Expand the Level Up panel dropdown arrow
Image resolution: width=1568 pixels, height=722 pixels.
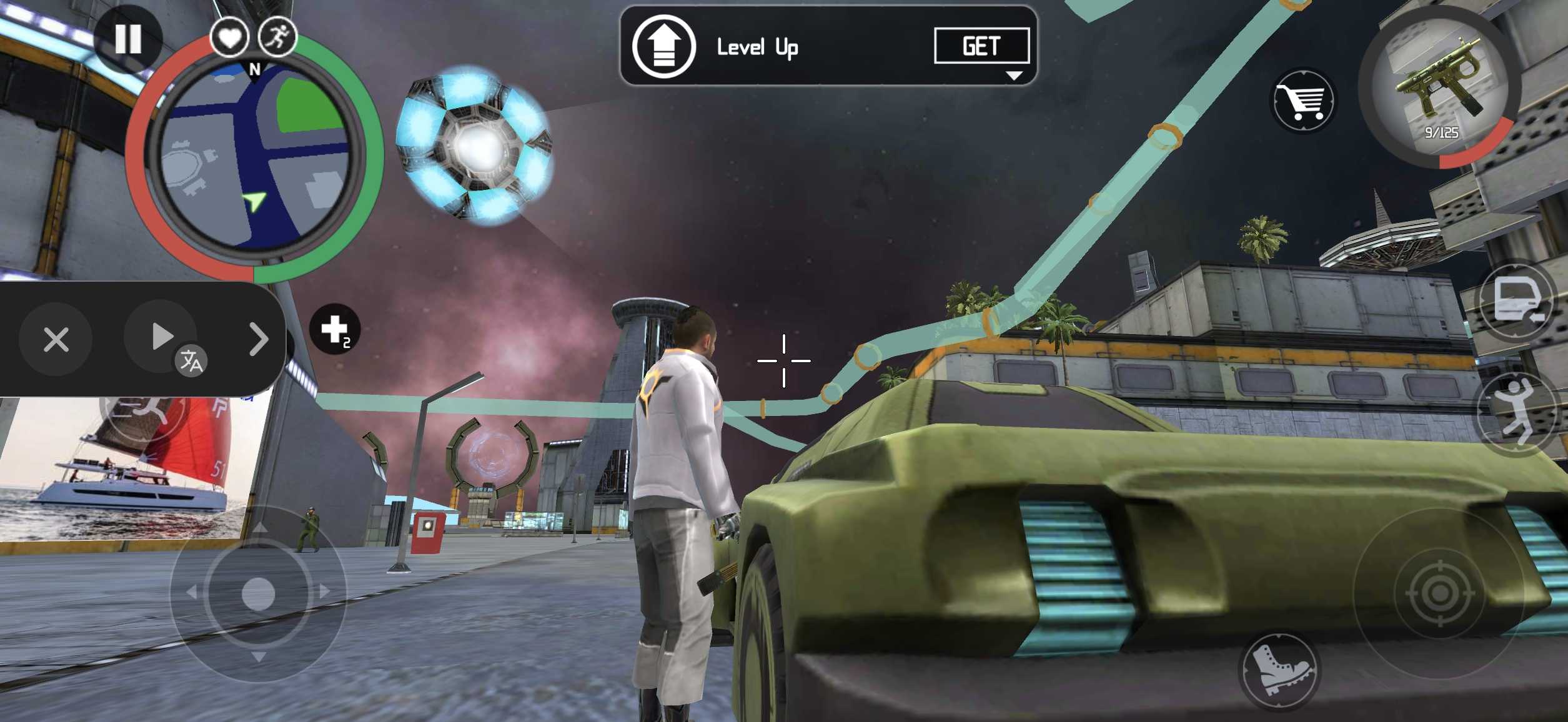pos(1013,76)
